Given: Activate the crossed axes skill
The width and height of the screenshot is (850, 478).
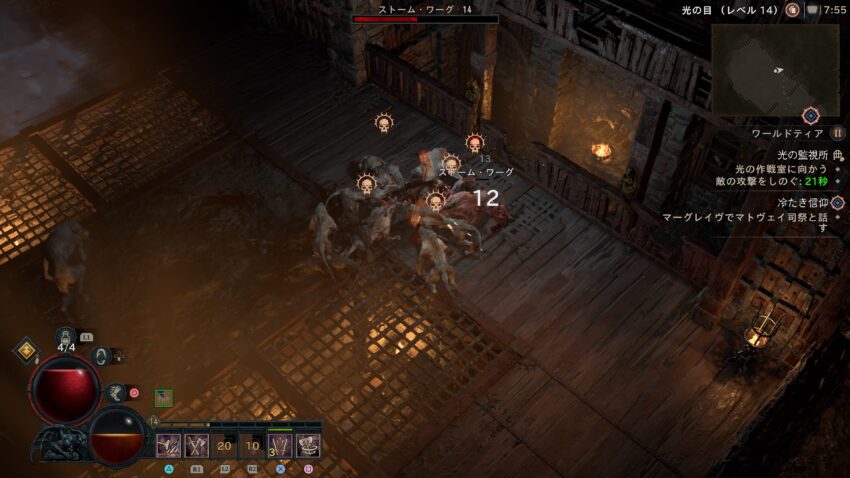Looking at the screenshot, I should (x=196, y=446).
